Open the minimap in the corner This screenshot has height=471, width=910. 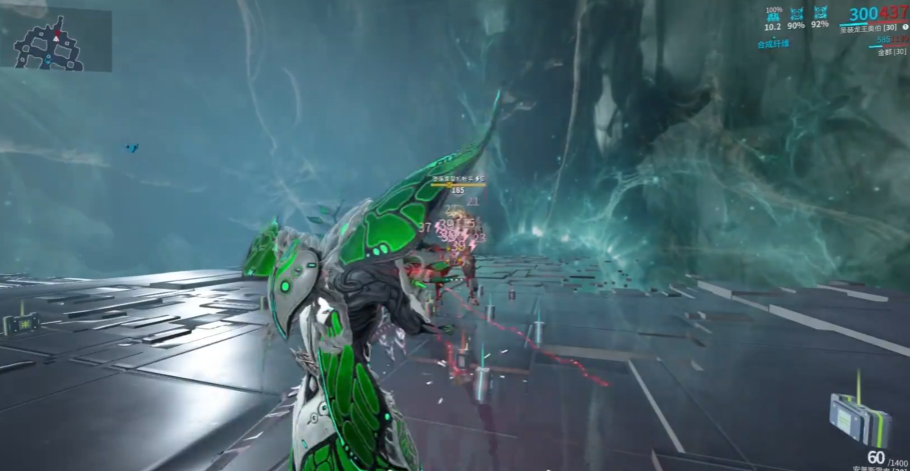click(56, 40)
